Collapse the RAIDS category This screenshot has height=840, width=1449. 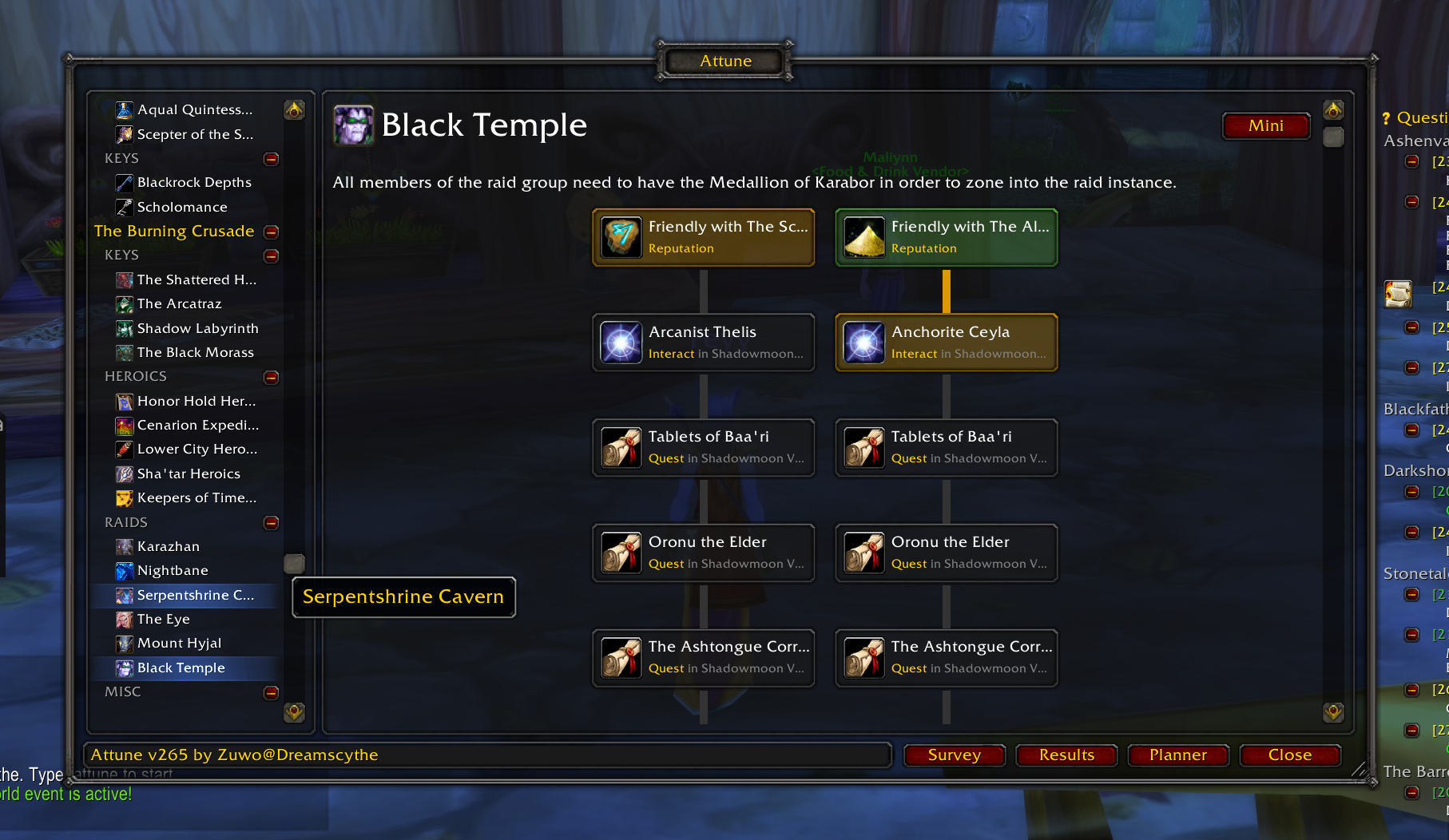pos(272,523)
